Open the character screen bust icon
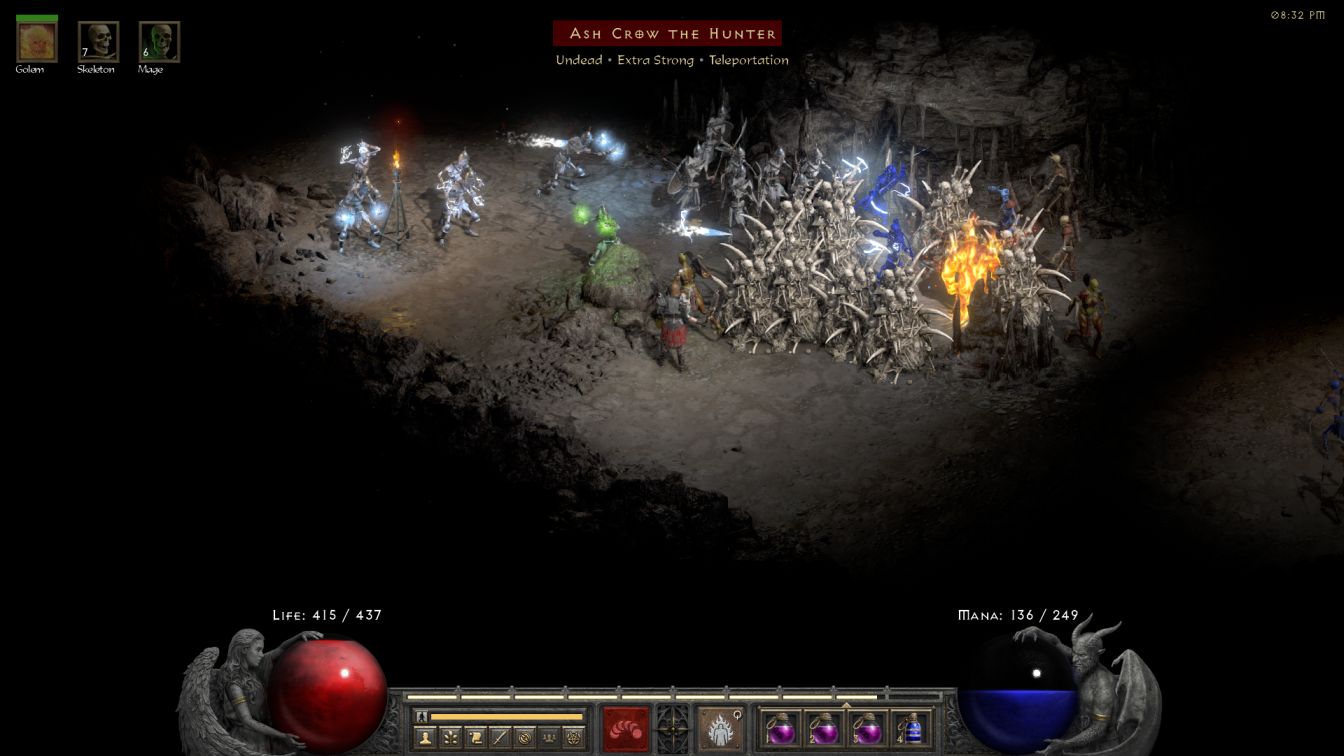Image resolution: width=1344 pixels, height=756 pixels. (x=425, y=738)
